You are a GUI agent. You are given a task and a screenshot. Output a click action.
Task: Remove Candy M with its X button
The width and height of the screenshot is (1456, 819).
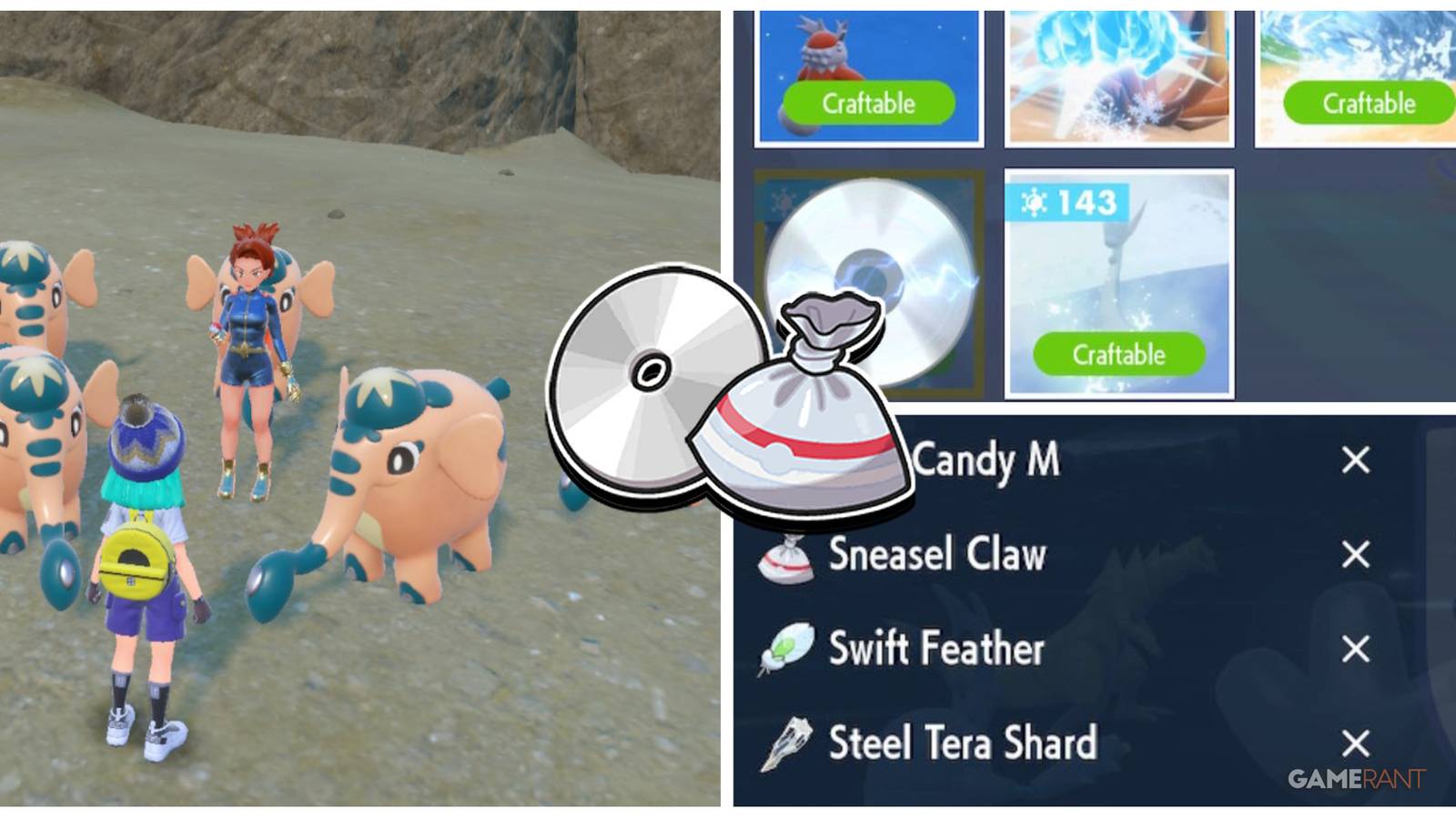(1356, 461)
